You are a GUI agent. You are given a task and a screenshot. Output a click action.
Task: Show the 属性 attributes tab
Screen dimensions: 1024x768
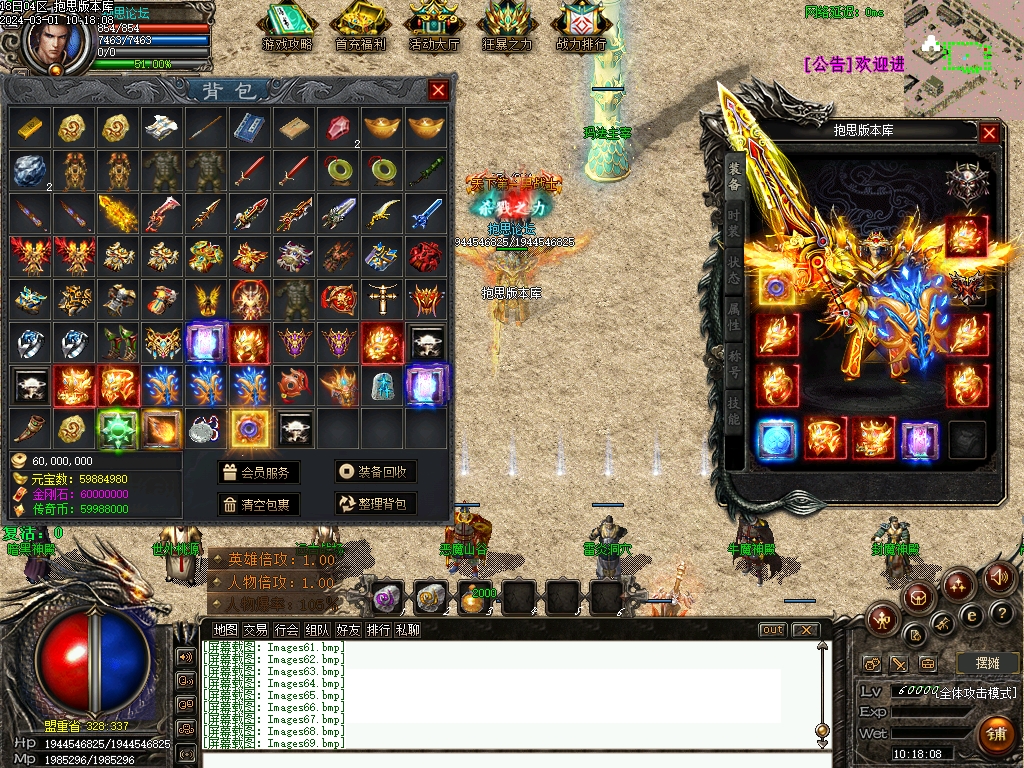734,320
